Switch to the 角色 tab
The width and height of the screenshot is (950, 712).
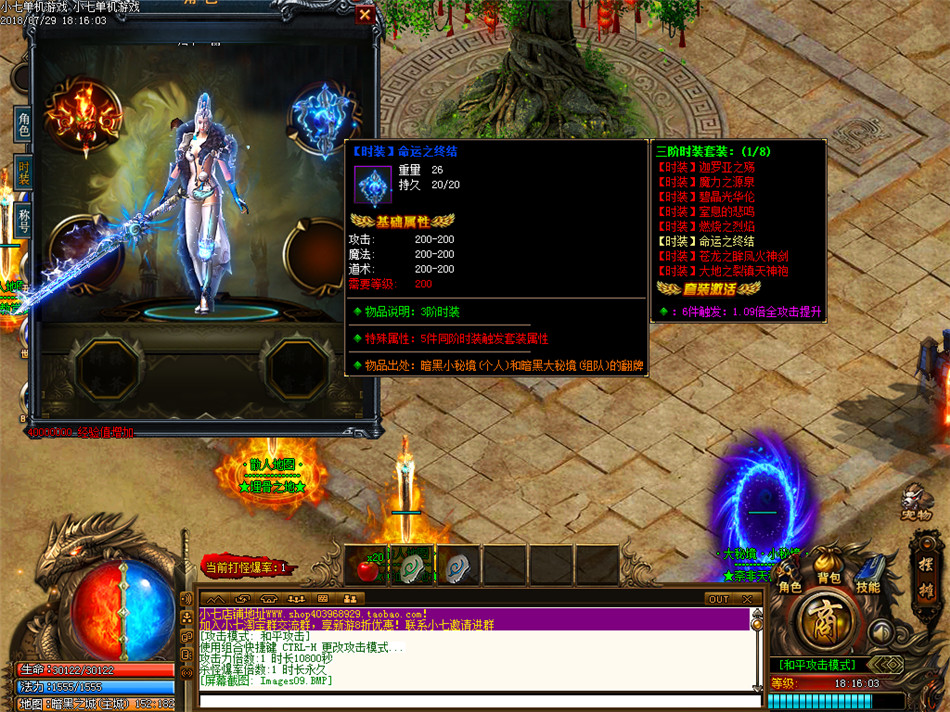tap(23, 126)
